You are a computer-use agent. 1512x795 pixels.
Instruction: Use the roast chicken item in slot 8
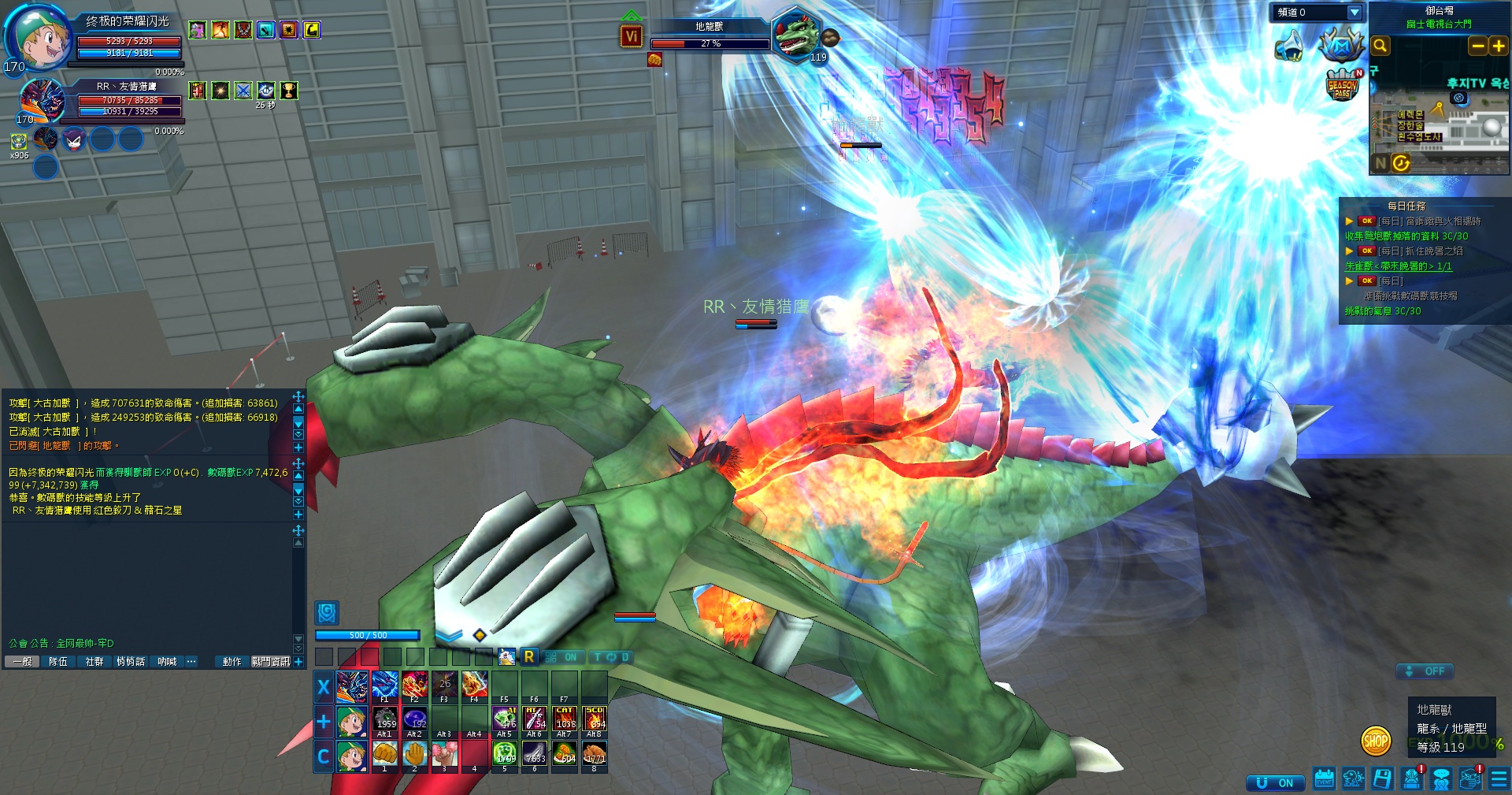(x=594, y=755)
